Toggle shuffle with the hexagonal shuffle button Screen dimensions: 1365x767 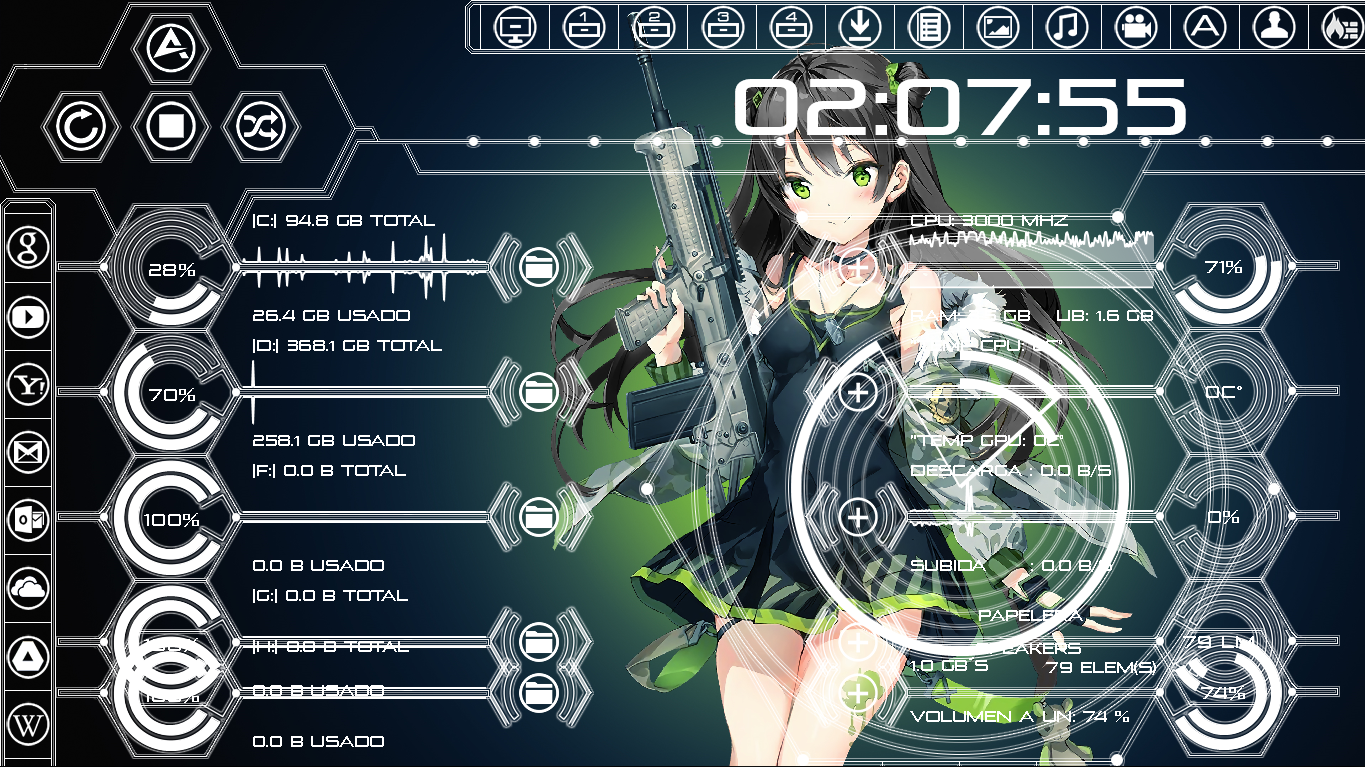(259, 127)
